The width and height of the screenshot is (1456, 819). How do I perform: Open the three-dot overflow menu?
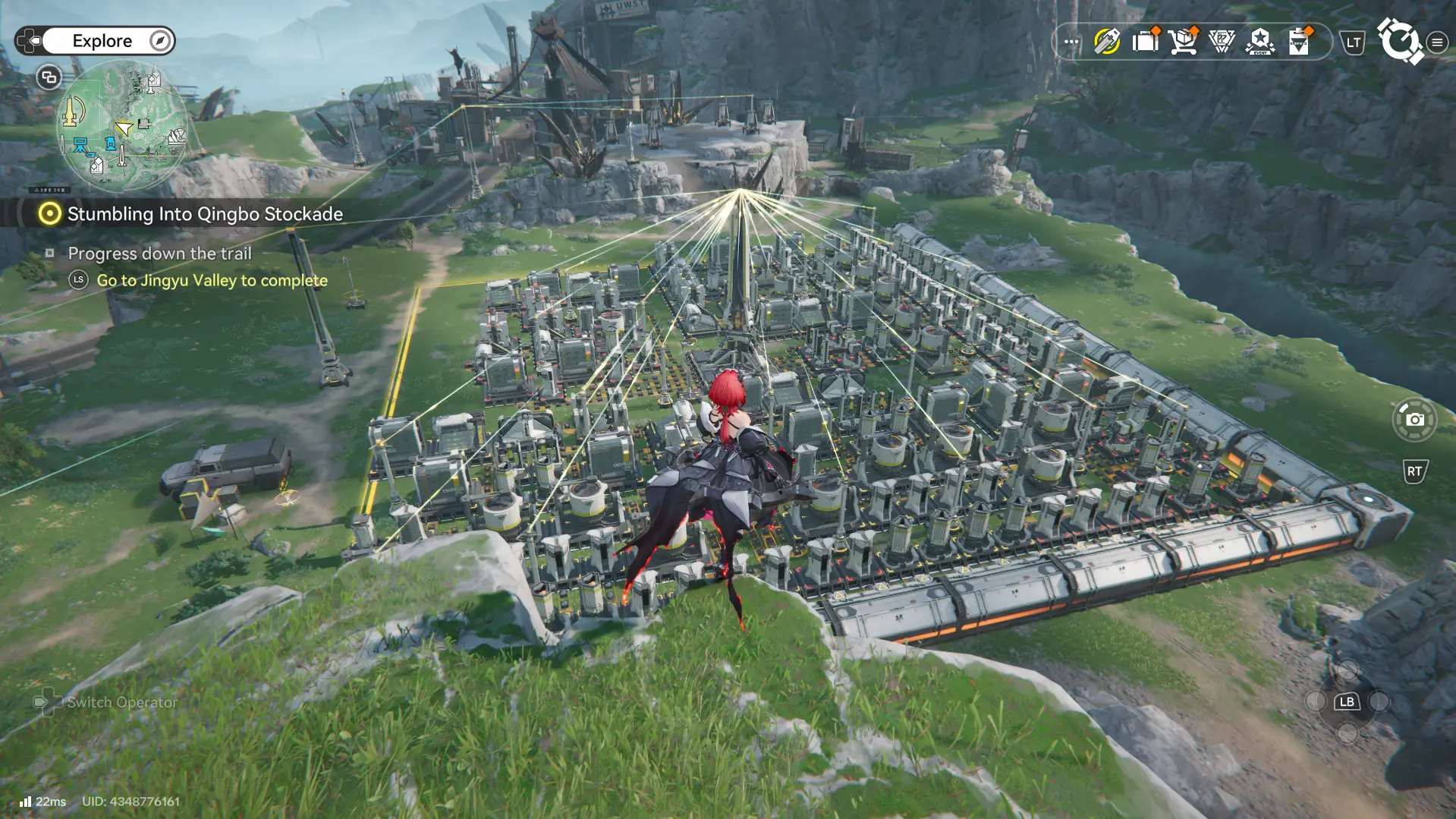[1070, 42]
